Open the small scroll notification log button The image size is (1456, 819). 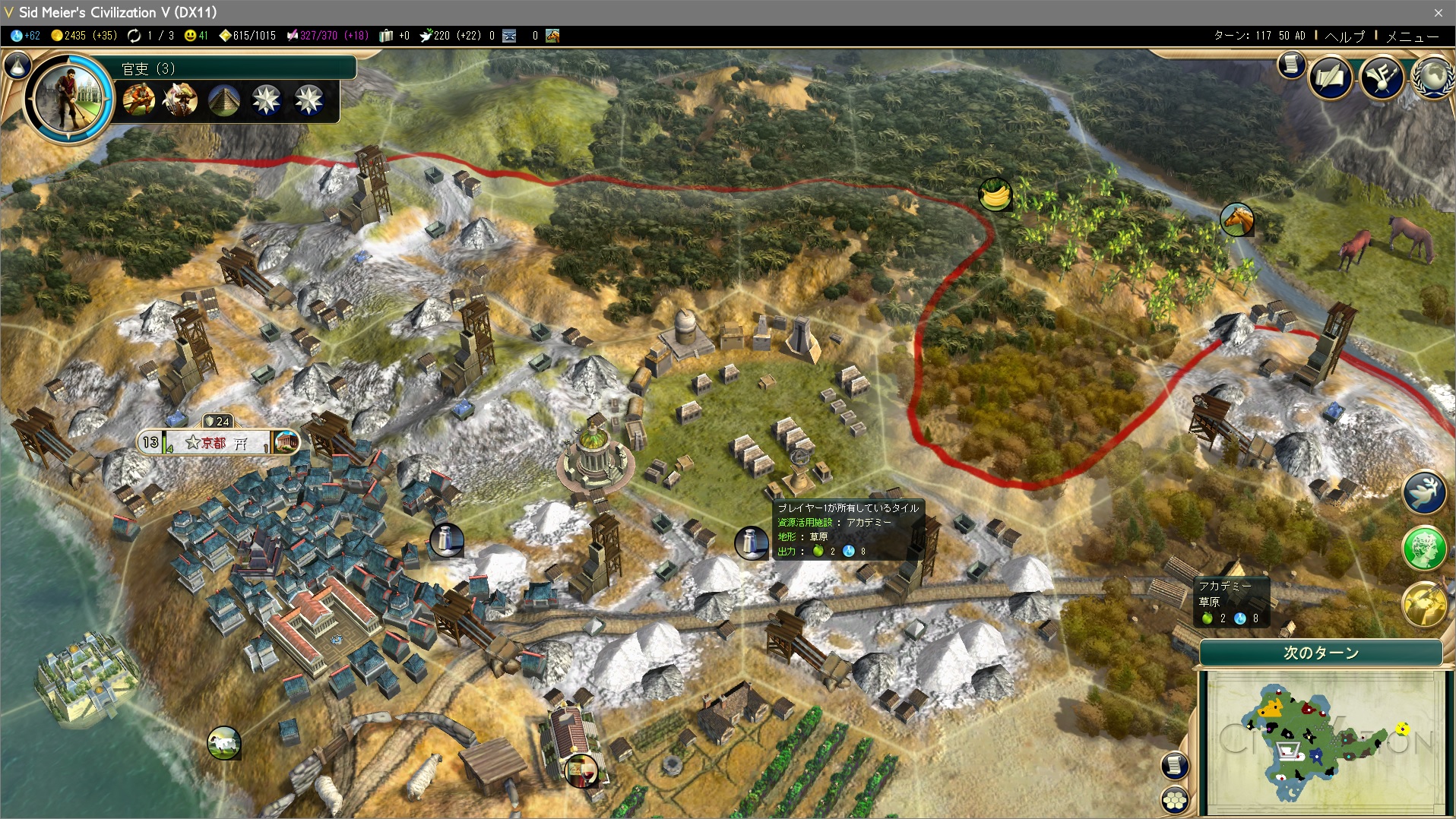(x=1291, y=65)
